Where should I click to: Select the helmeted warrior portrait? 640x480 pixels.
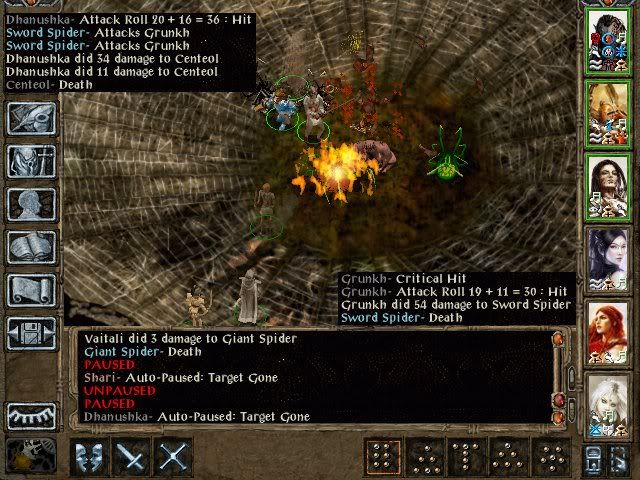607,38
